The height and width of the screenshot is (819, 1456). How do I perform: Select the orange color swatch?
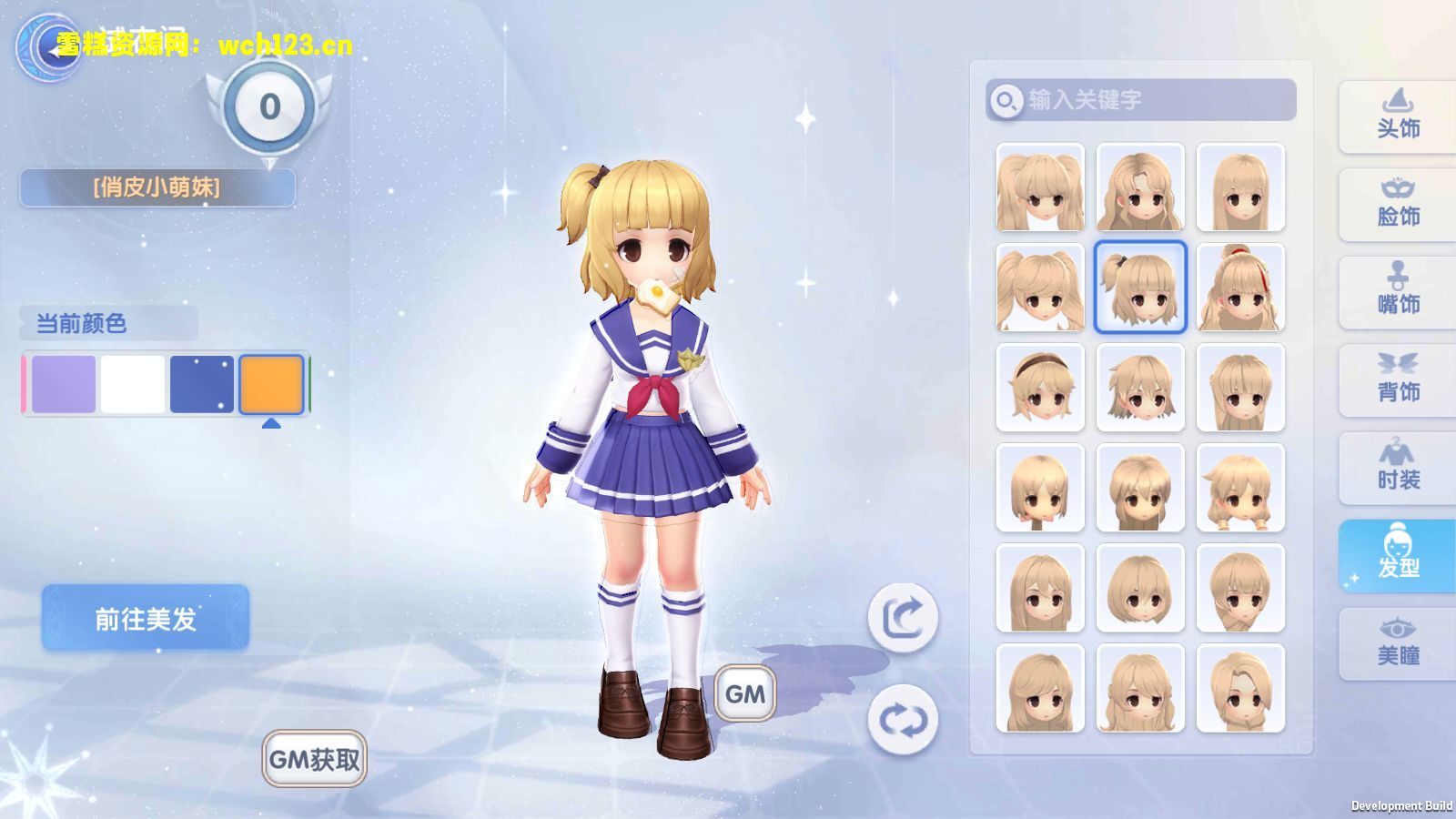[x=271, y=384]
